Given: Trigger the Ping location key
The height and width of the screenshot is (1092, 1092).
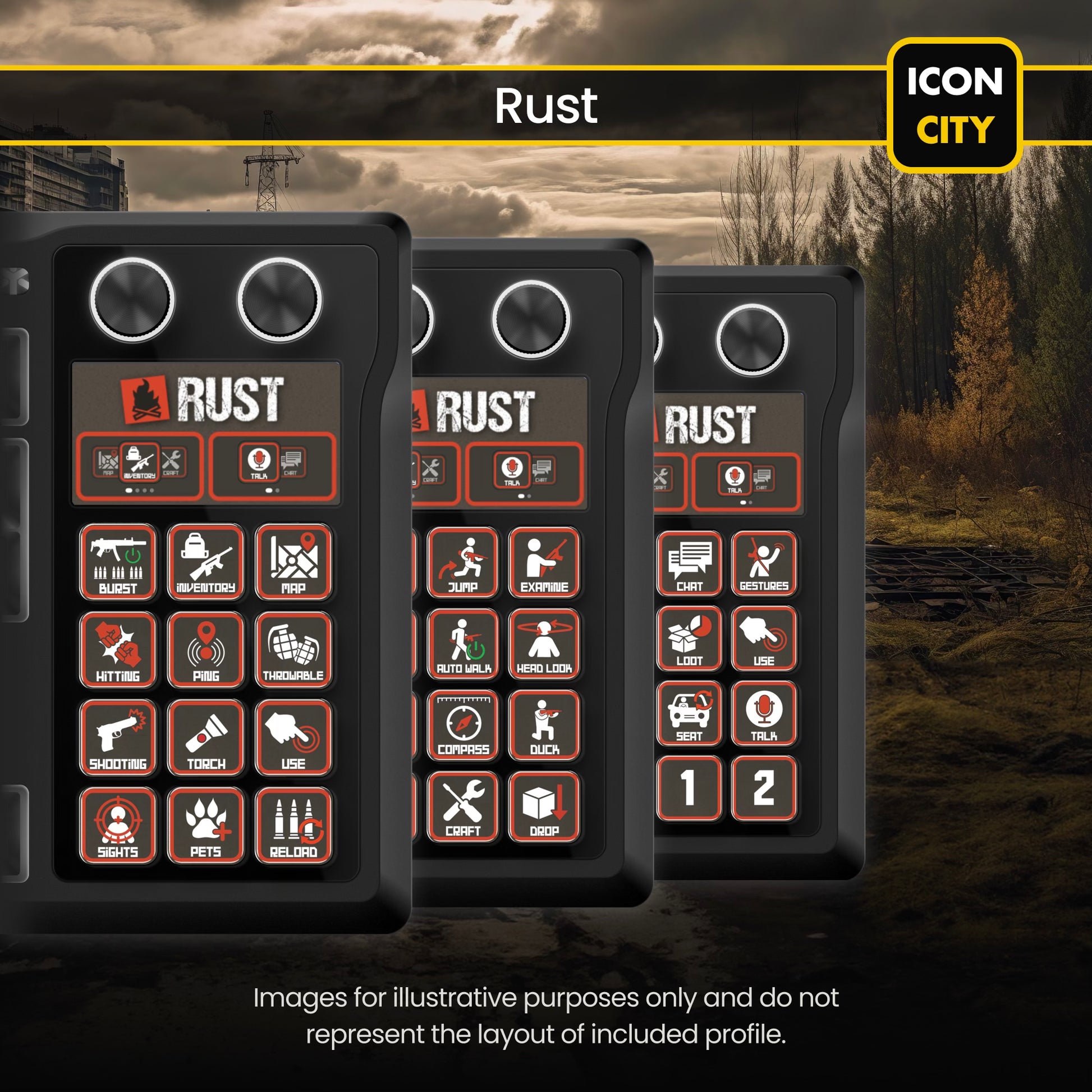Looking at the screenshot, I should point(206,649).
